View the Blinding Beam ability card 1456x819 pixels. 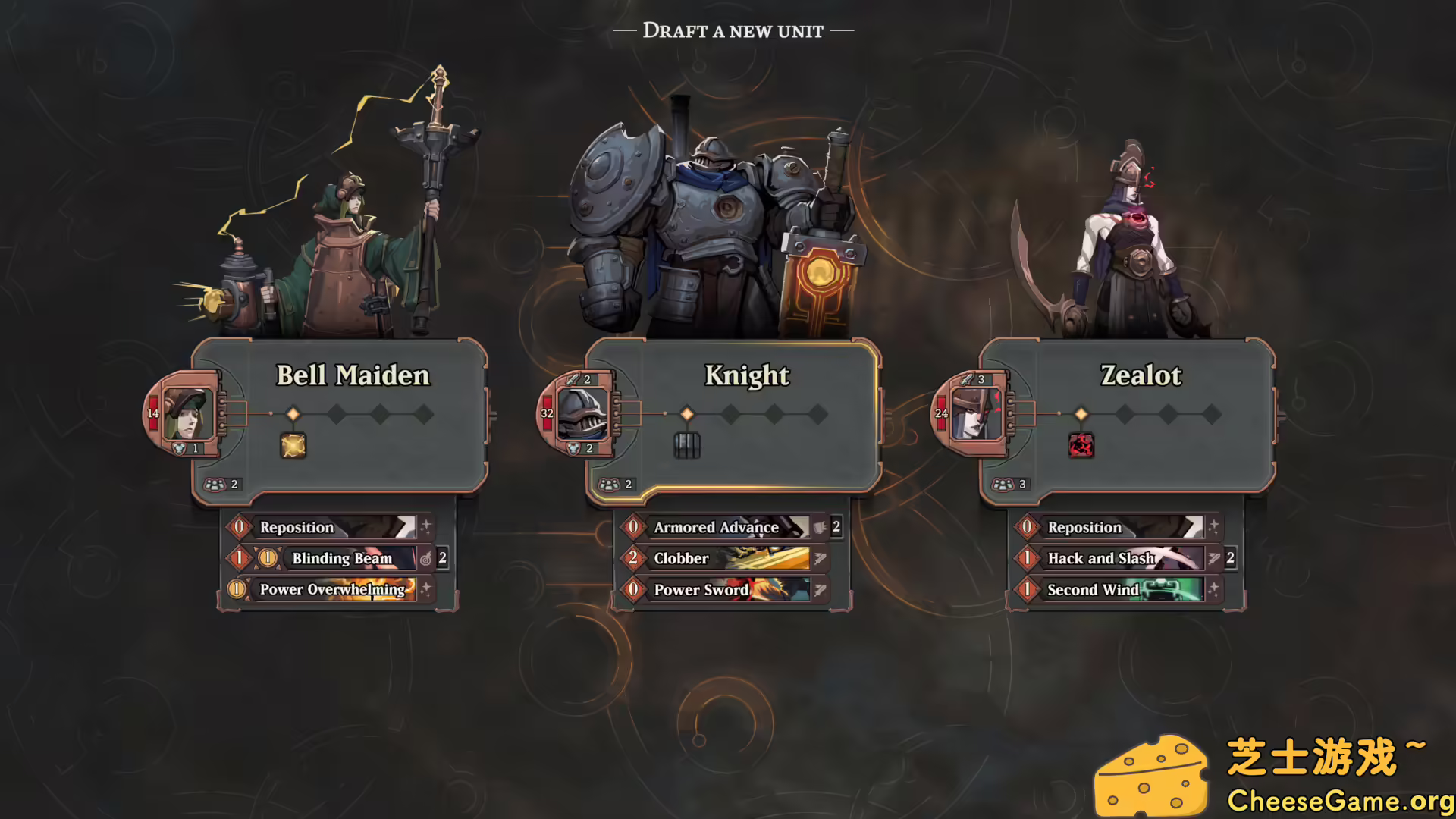pyautogui.click(x=341, y=559)
